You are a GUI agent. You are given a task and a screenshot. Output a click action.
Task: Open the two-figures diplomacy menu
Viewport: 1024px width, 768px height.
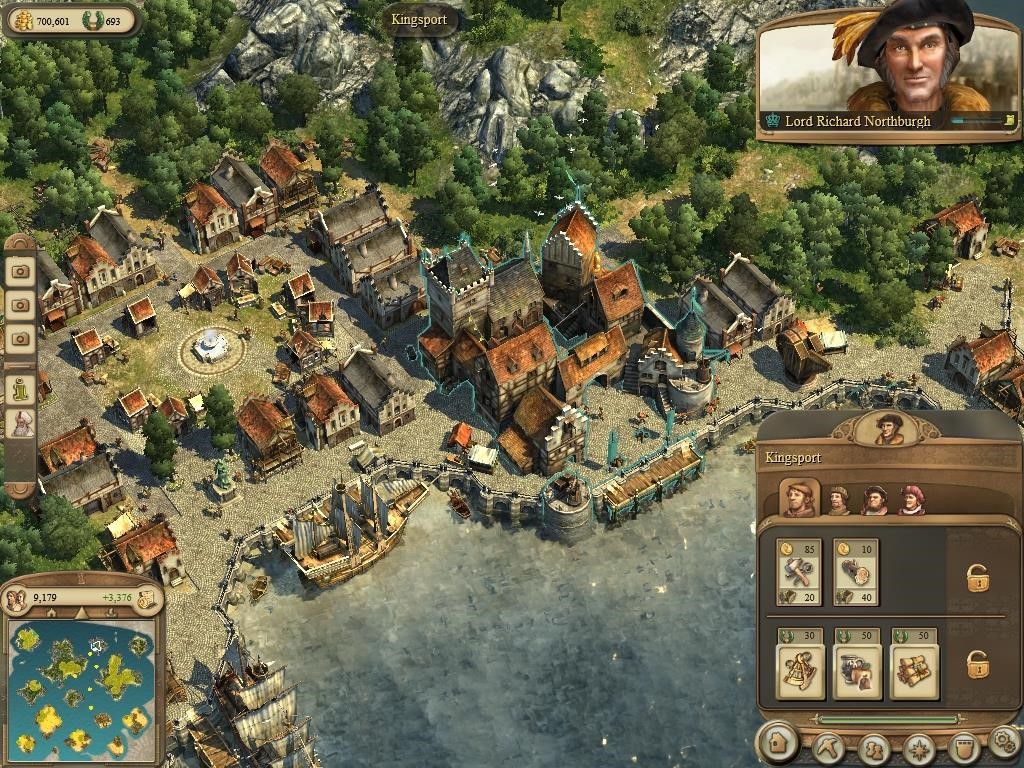coord(873,747)
